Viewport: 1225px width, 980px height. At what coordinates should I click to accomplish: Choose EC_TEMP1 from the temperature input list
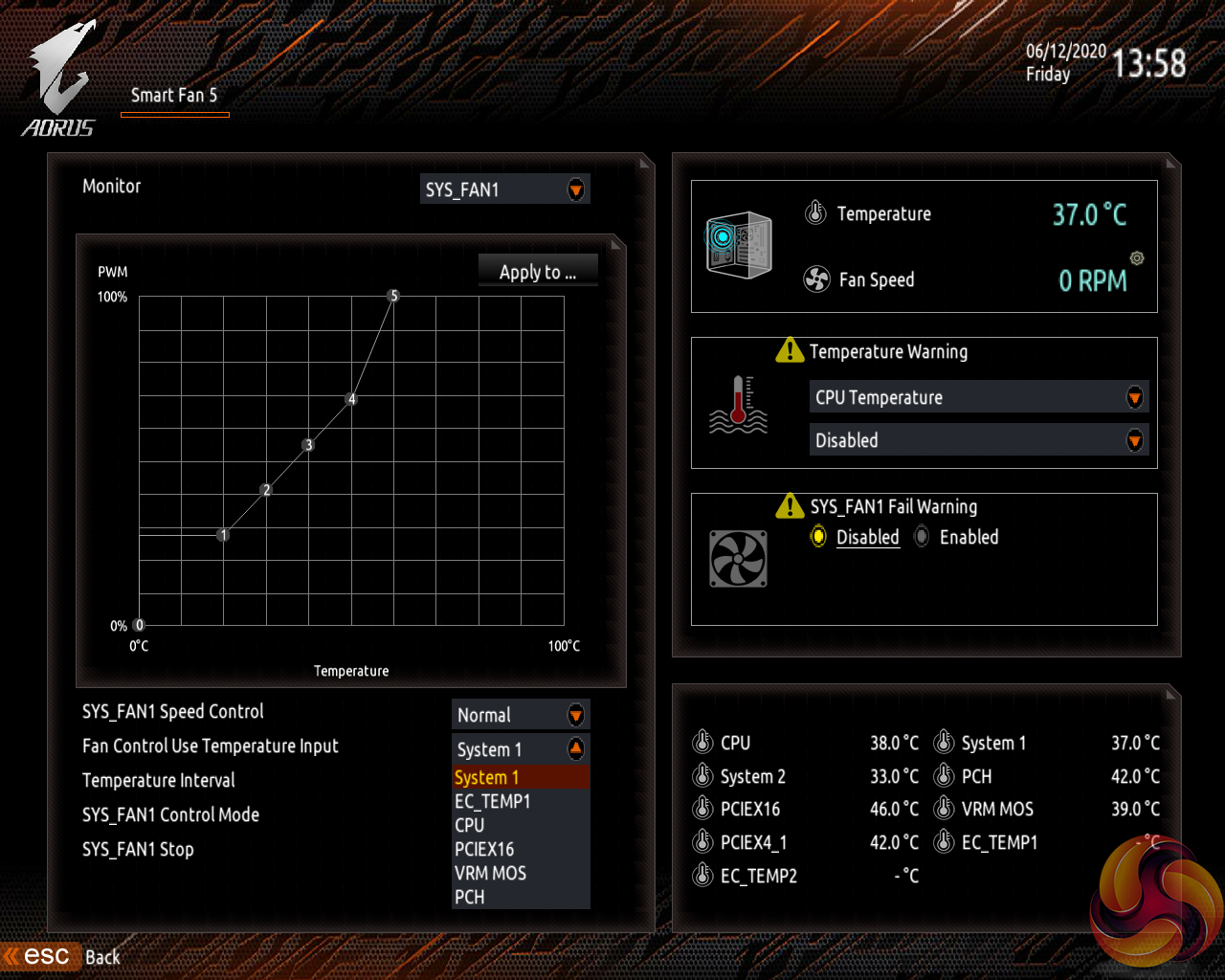pyautogui.click(x=492, y=801)
